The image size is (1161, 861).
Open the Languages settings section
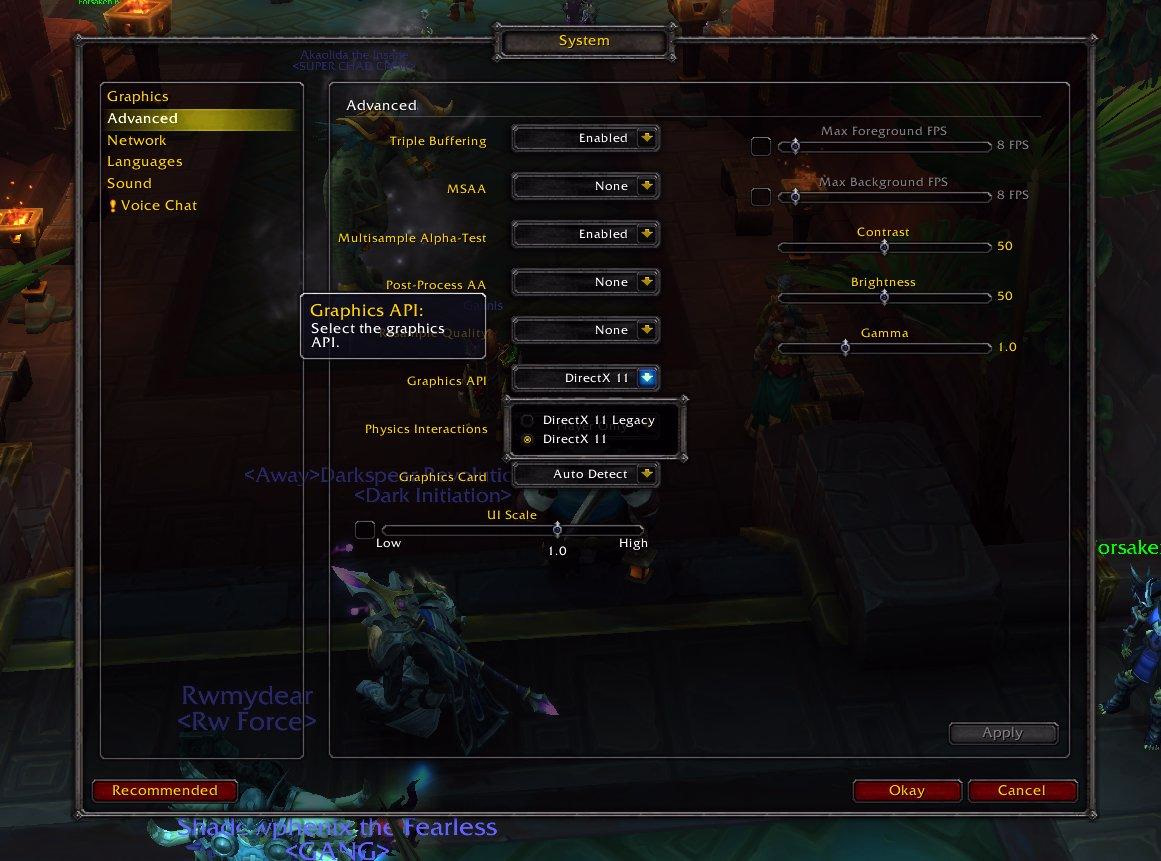[145, 162]
